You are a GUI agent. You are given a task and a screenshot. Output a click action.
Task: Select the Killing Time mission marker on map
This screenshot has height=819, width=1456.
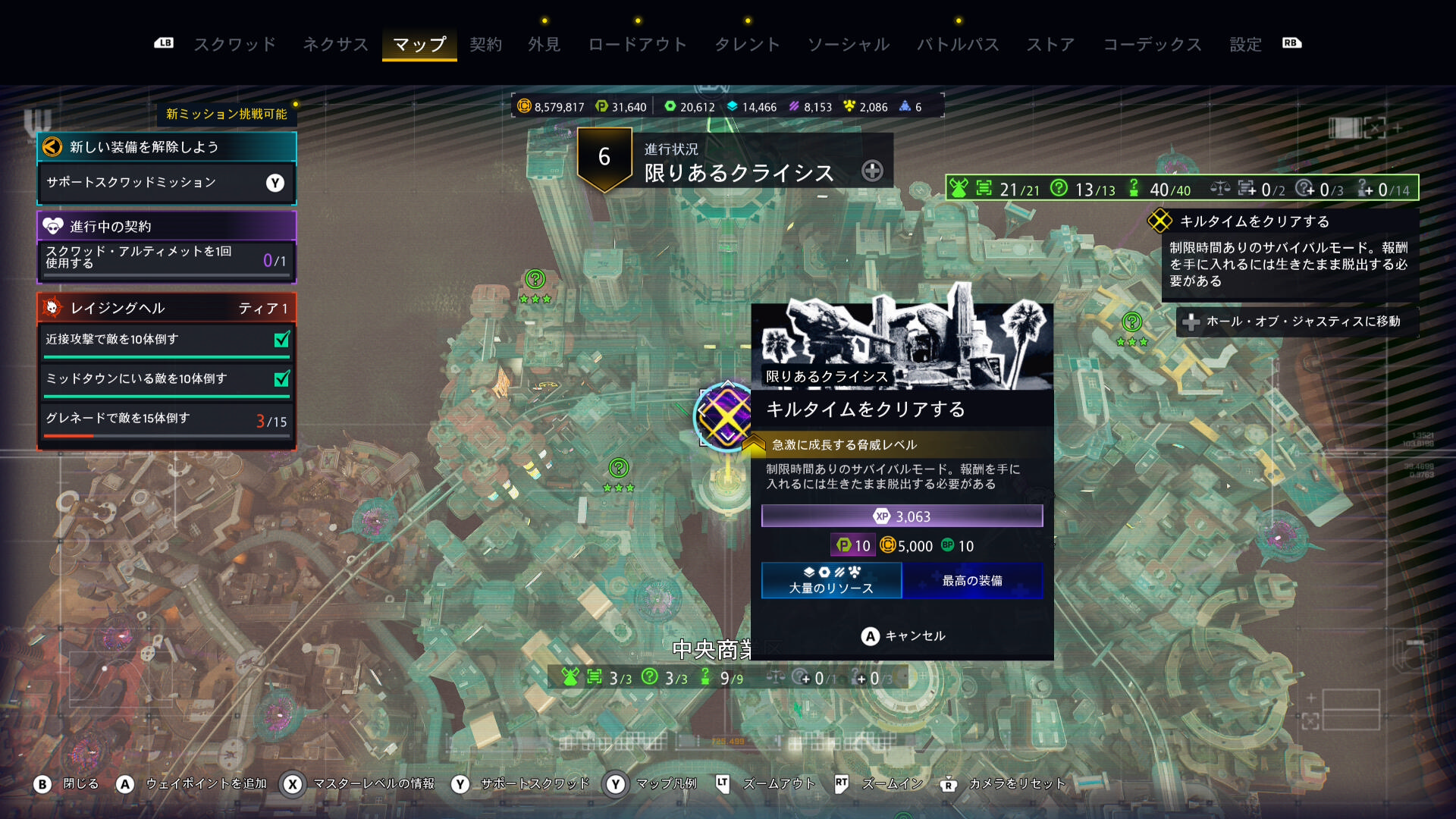point(724,416)
